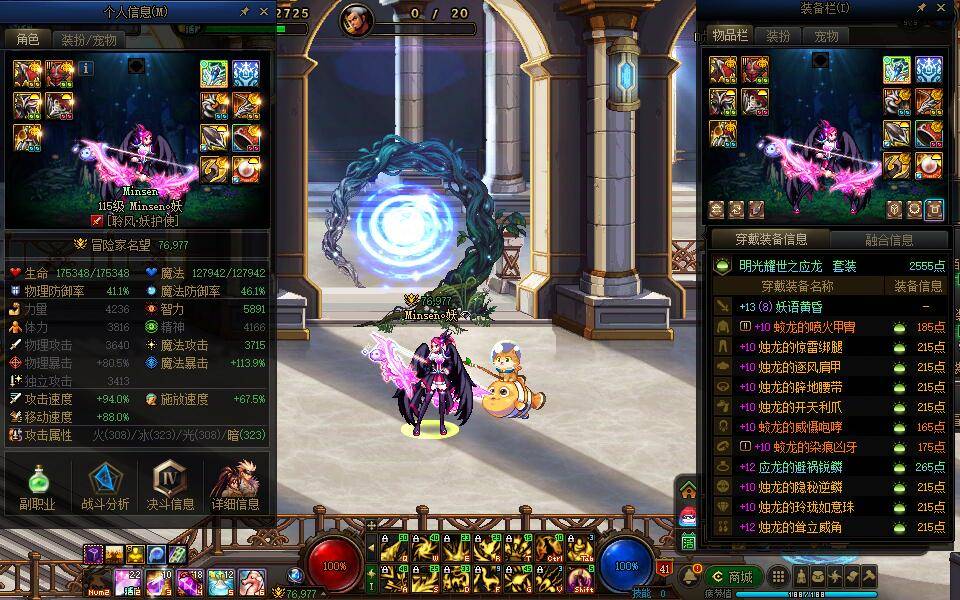
Task: Open the 商城 shop button
Action: click(x=733, y=577)
